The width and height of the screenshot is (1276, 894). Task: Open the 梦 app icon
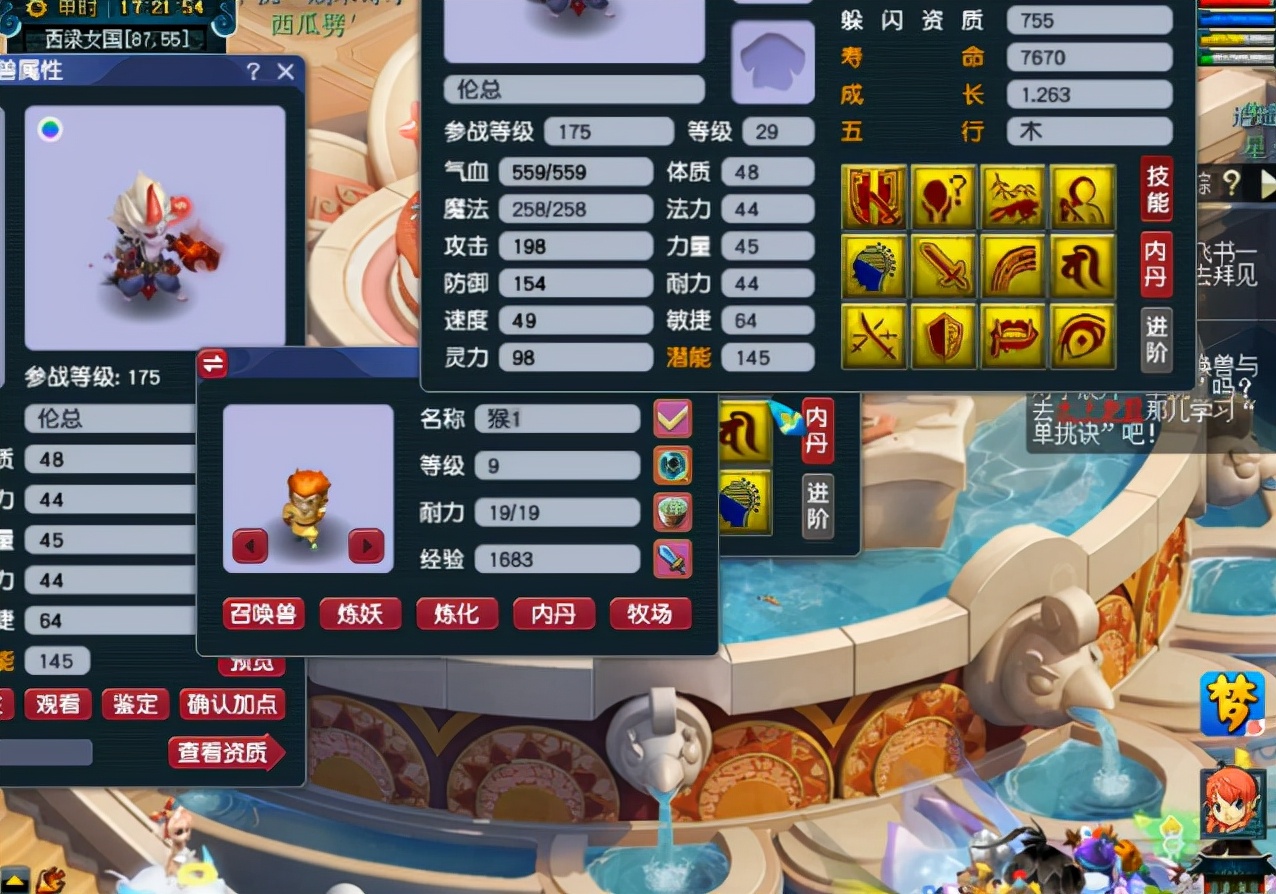click(x=1232, y=704)
